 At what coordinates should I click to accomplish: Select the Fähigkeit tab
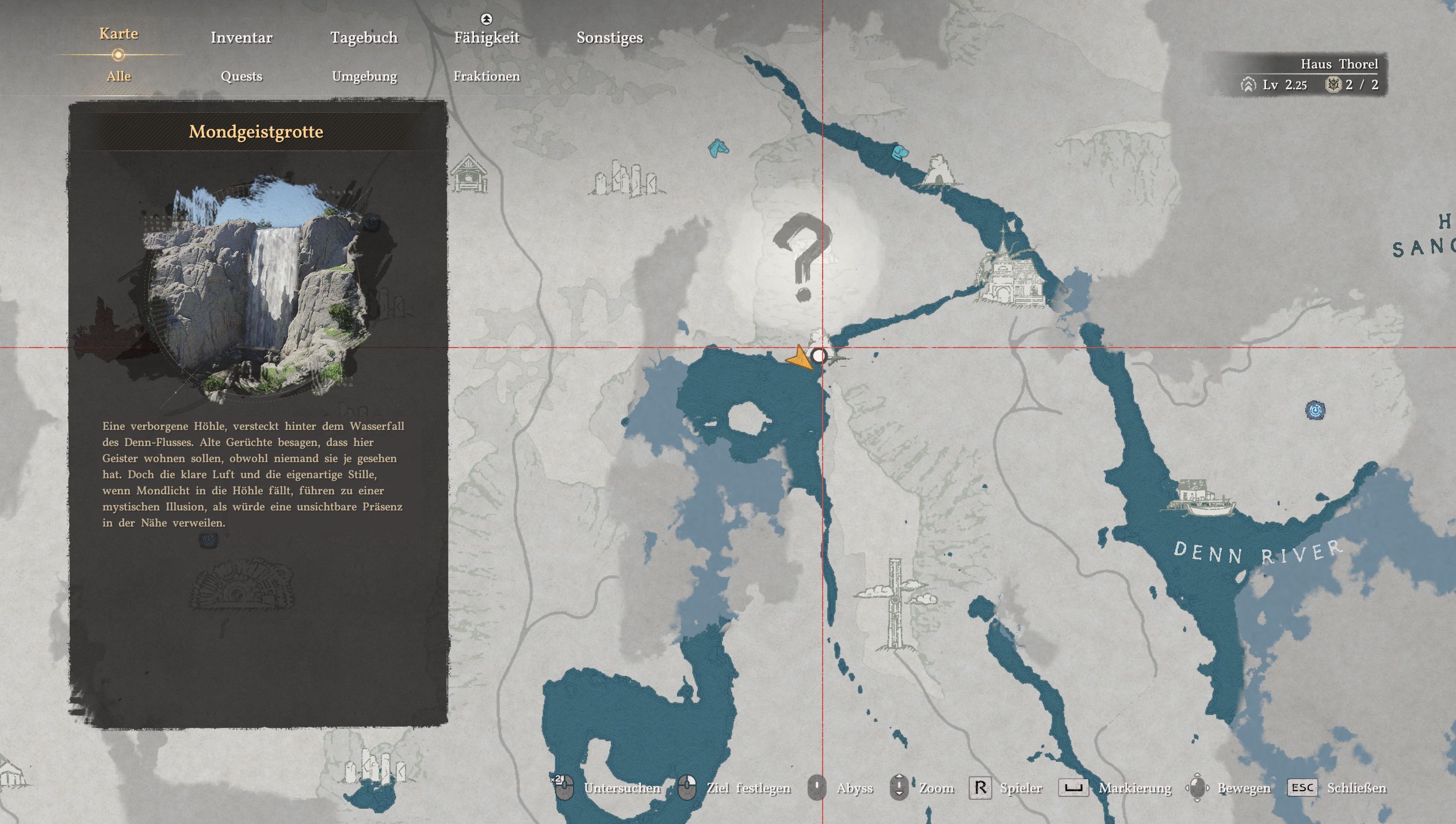pos(487,37)
